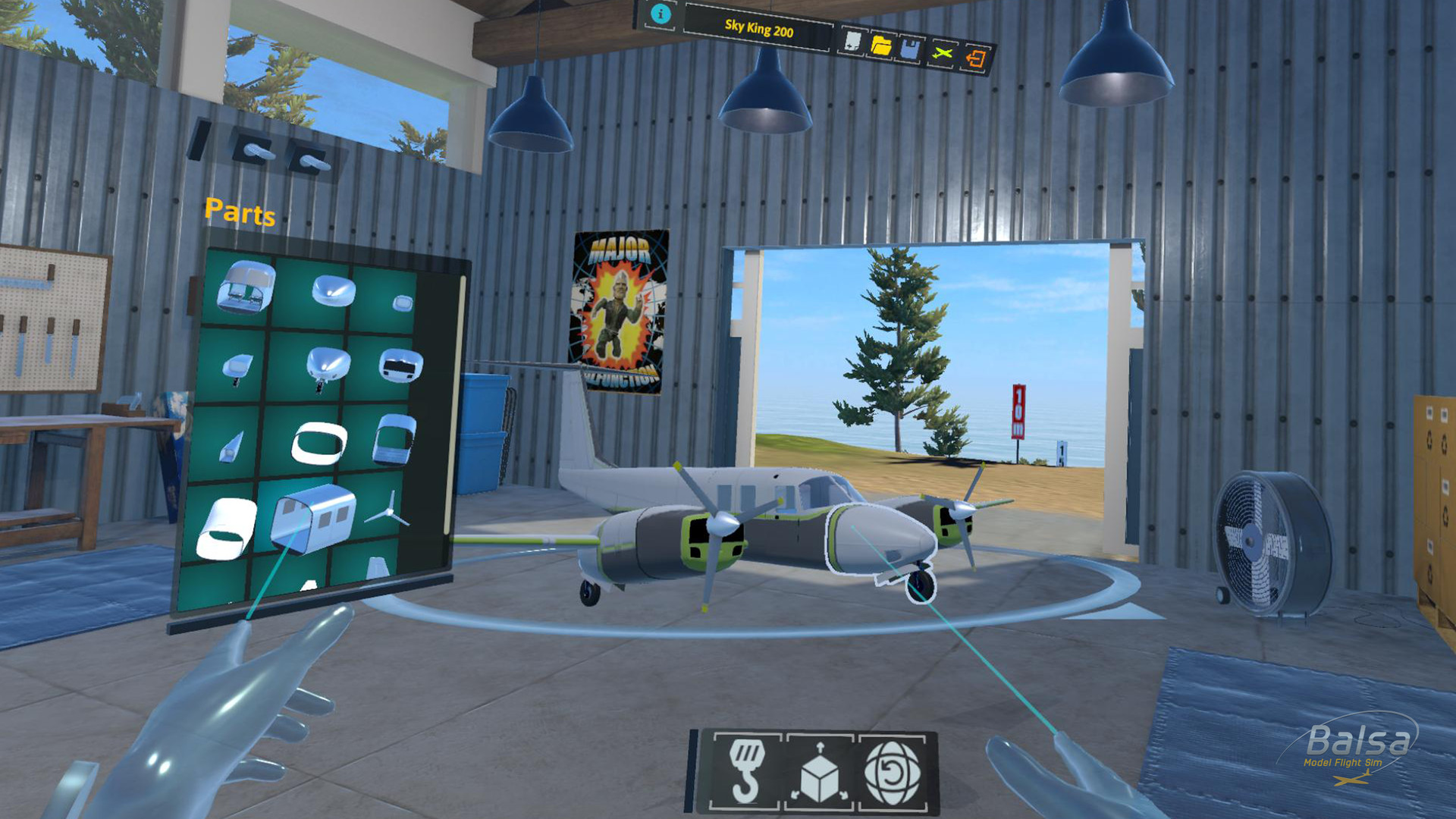Toggle selection of the cargo fuselage section part
This screenshot has width=1456, height=819.
[x=309, y=518]
